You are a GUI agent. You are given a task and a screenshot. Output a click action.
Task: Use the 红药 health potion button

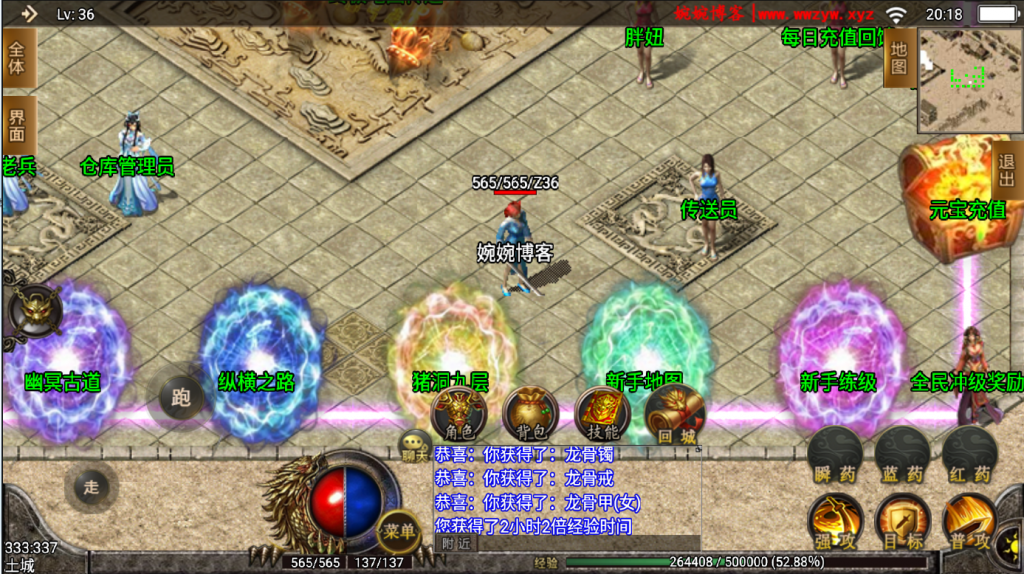tap(969, 456)
